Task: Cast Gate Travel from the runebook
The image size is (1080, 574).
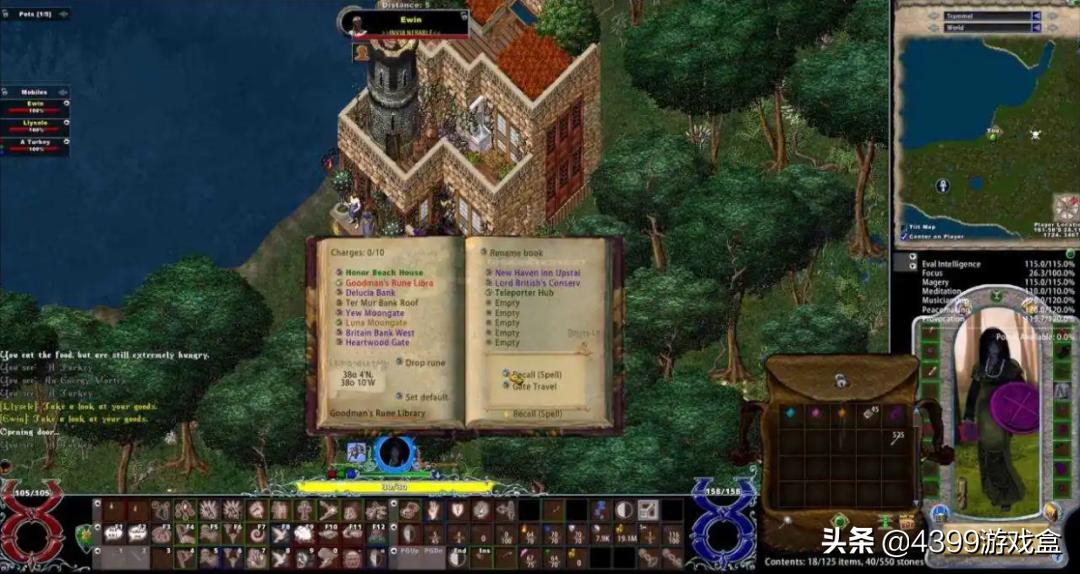Action: [533, 386]
